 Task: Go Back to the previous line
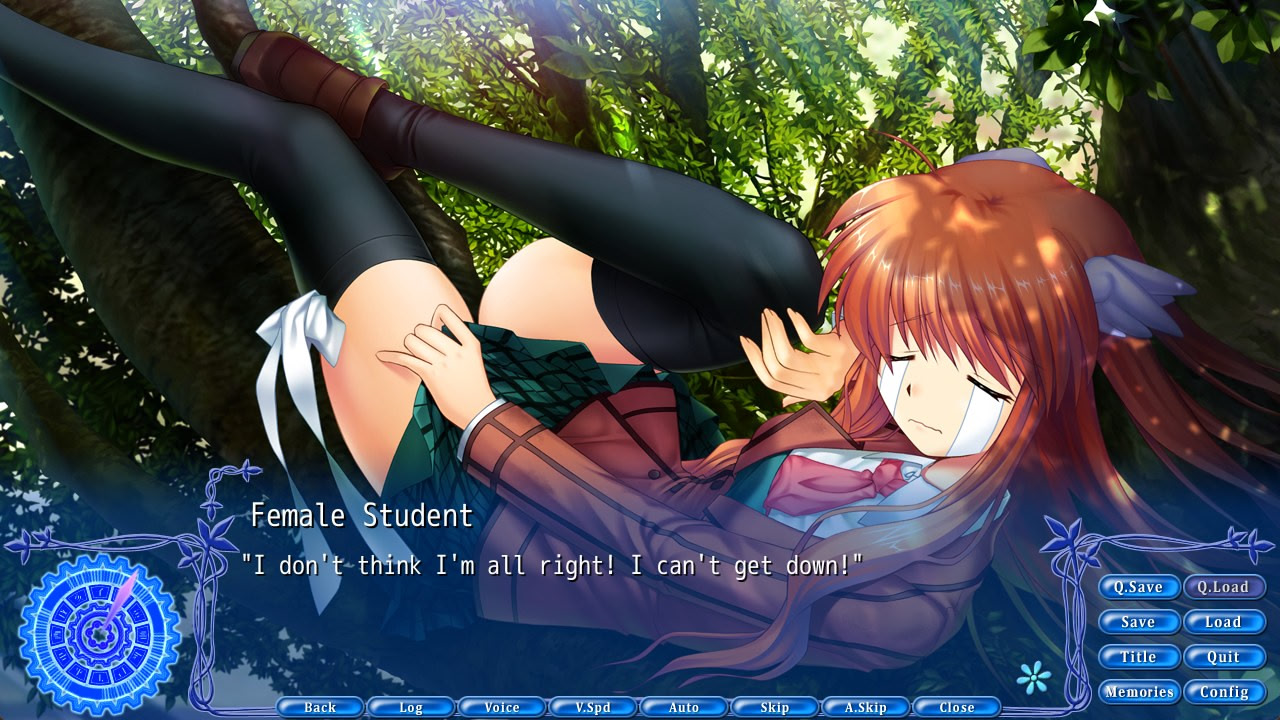tap(320, 707)
